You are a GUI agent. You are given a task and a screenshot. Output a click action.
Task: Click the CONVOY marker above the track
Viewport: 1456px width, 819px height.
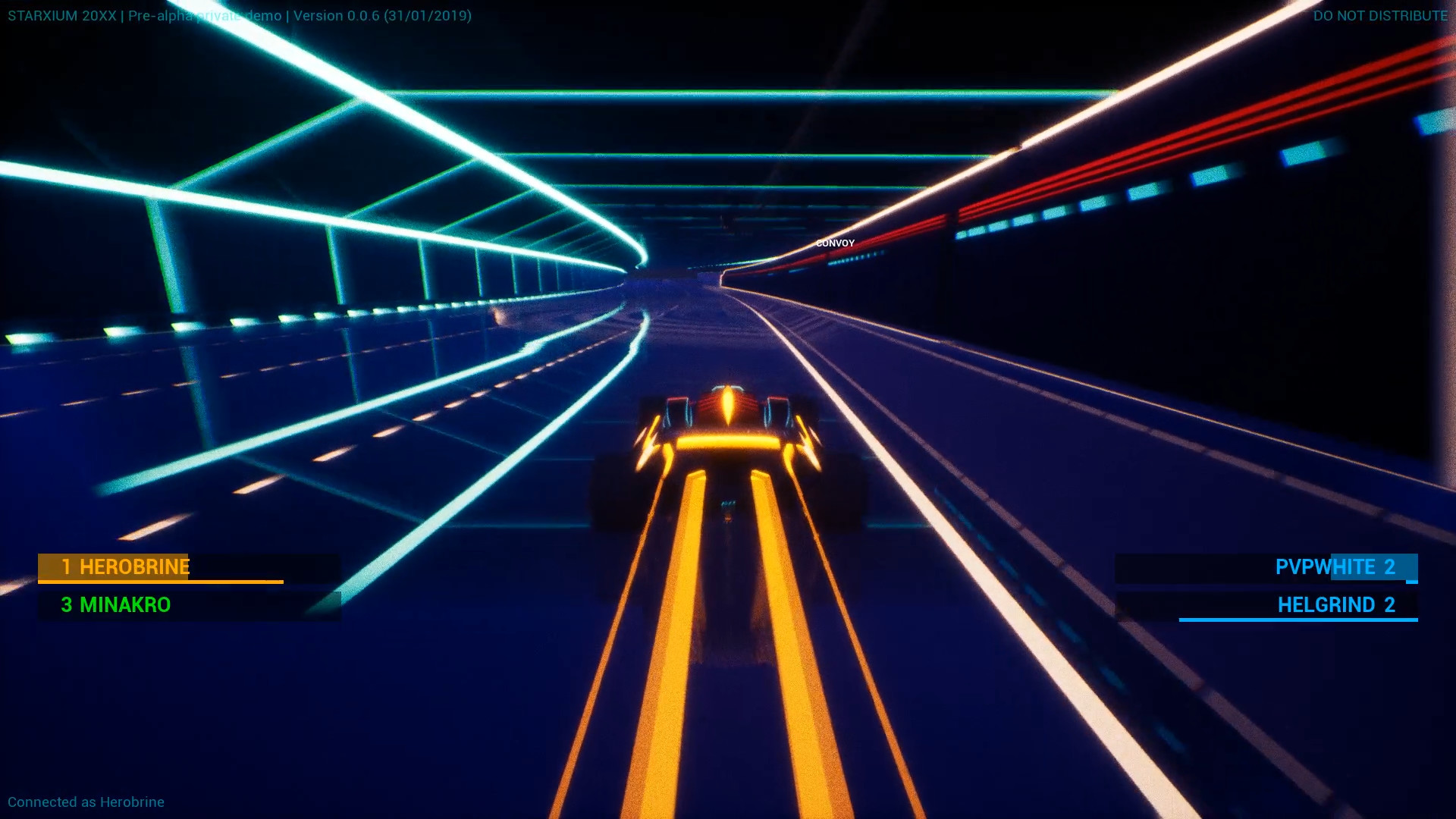835,243
